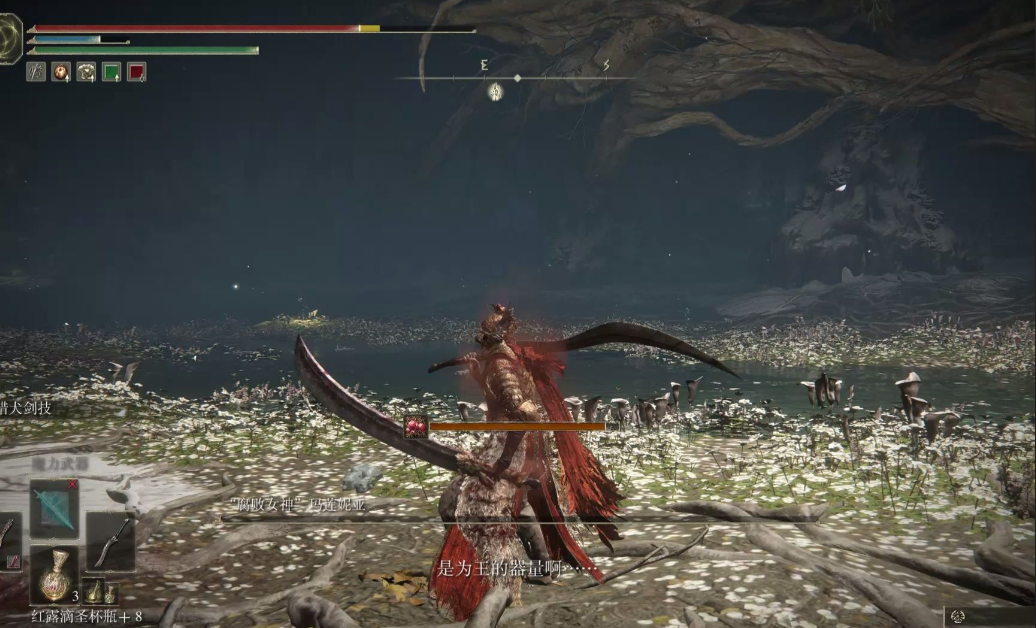This screenshot has height=628, width=1036.
Task: Click the glowing grace marker on compass
Action: pos(495,92)
